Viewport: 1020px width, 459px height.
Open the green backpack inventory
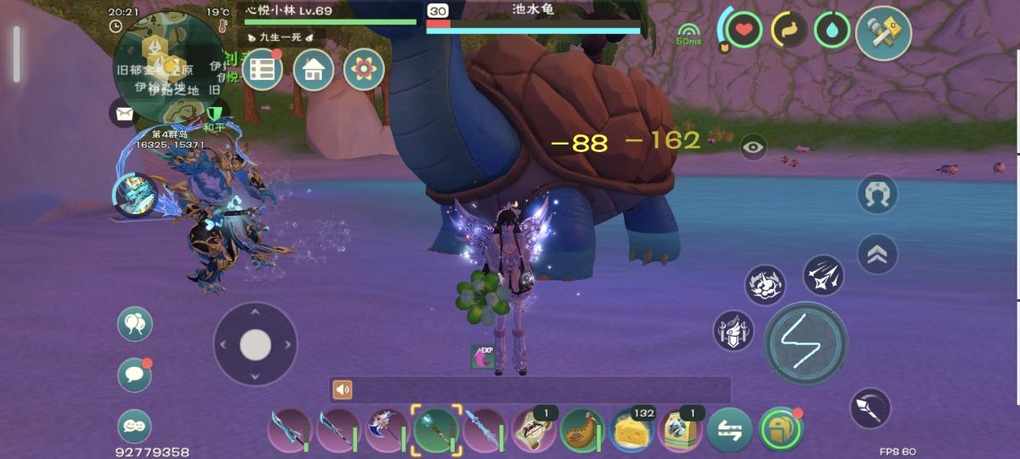[779, 429]
